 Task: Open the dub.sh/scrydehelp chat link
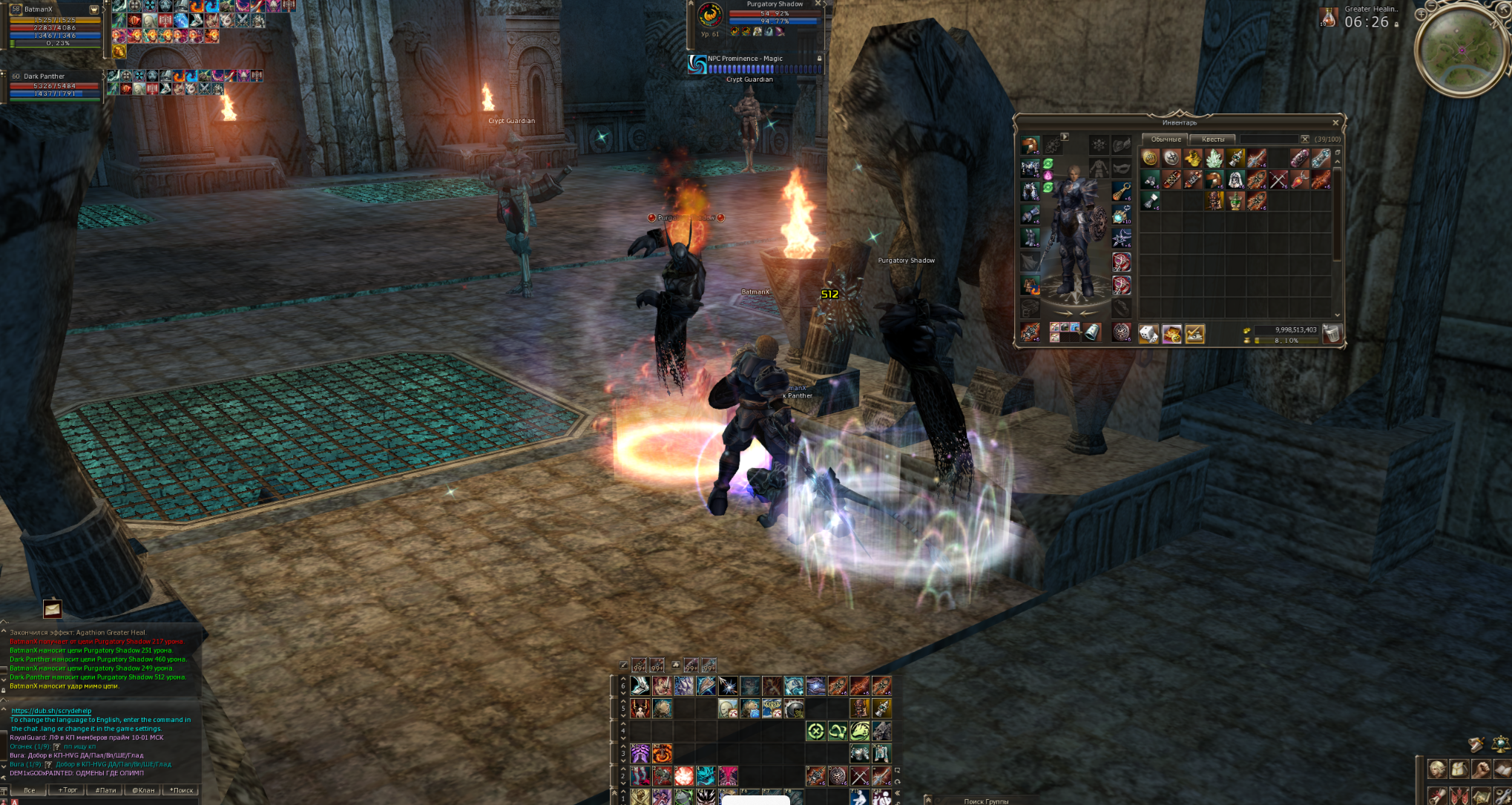51,711
